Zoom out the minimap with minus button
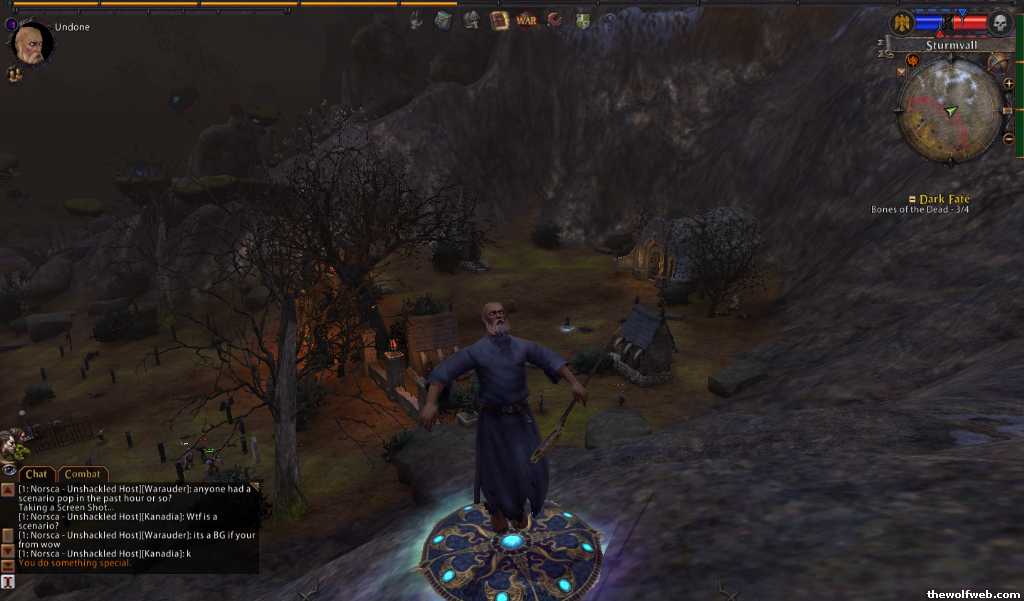1024x601 pixels. (x=1007, y=137)
